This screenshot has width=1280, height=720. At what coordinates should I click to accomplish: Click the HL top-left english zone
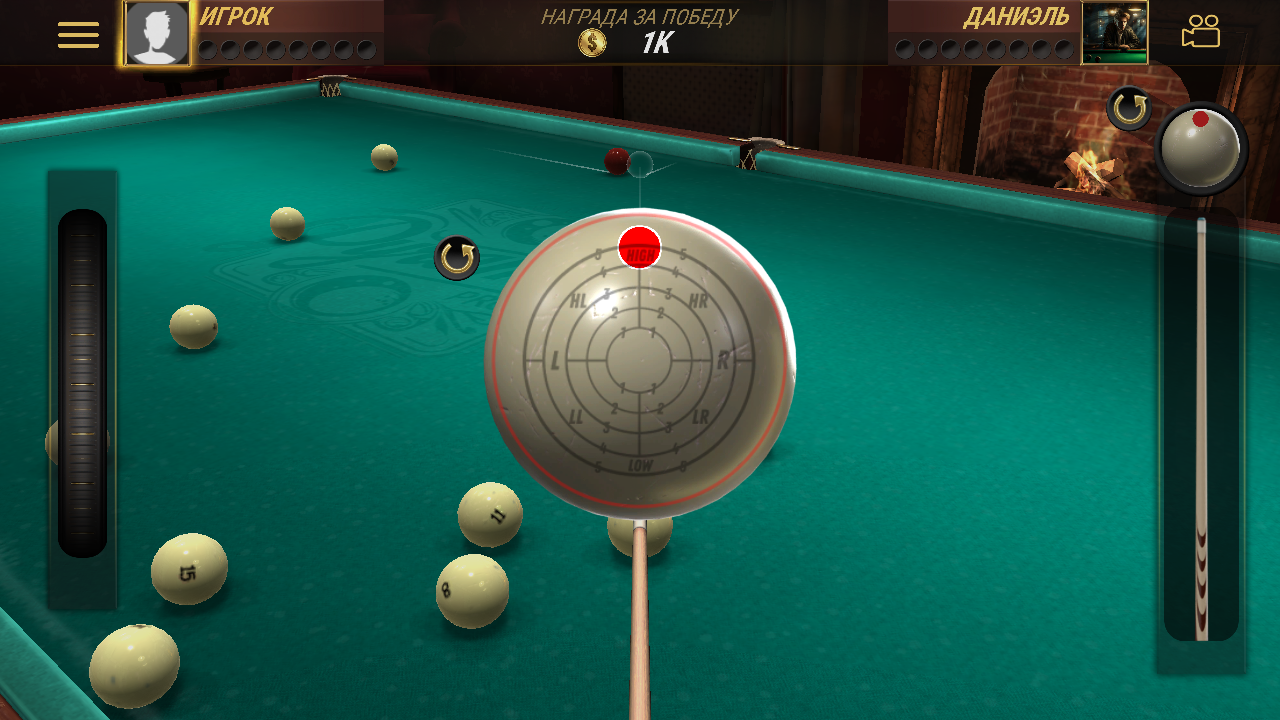point(578,298)
